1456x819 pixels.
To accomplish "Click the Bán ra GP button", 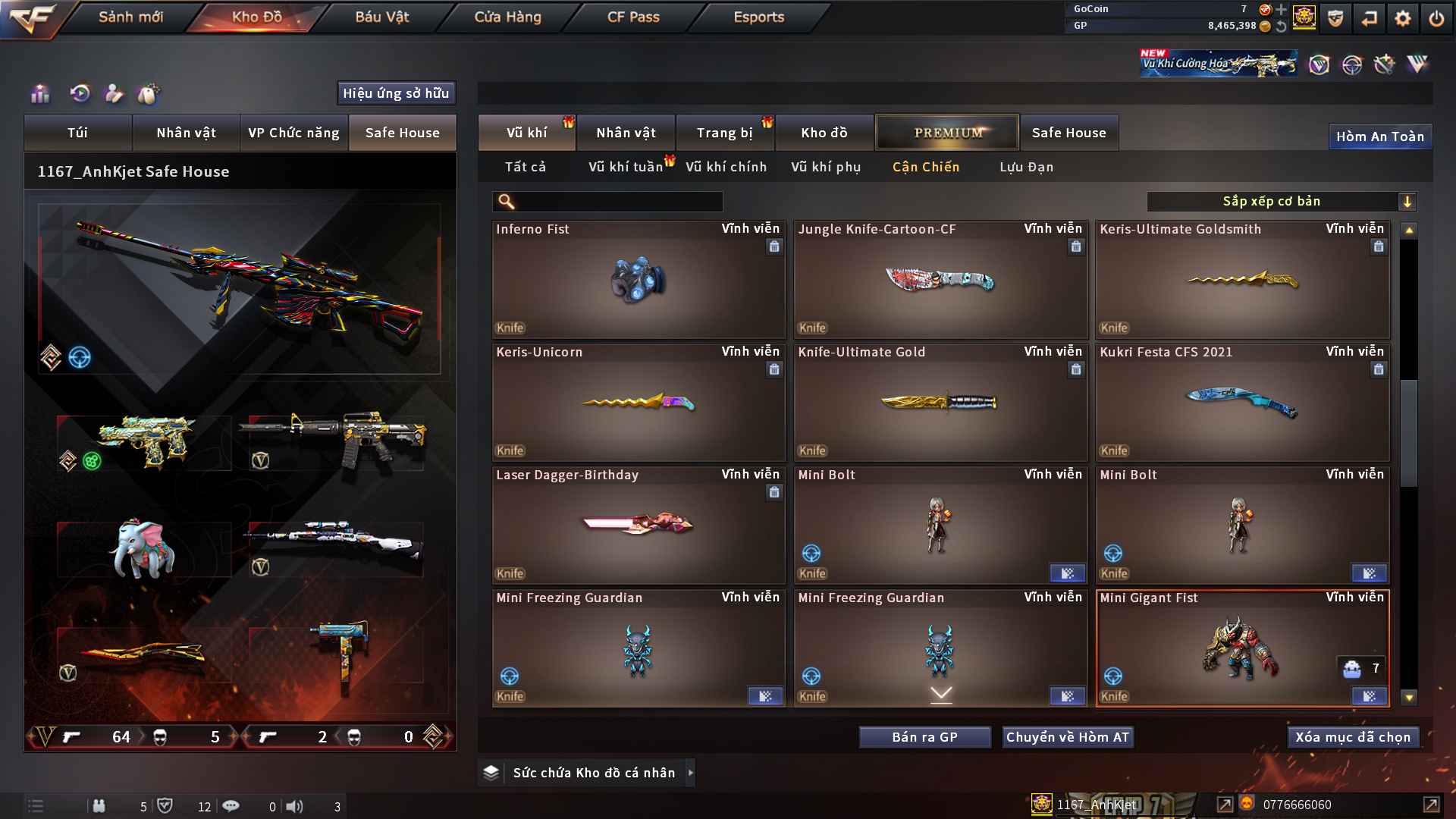I will 924,737.
